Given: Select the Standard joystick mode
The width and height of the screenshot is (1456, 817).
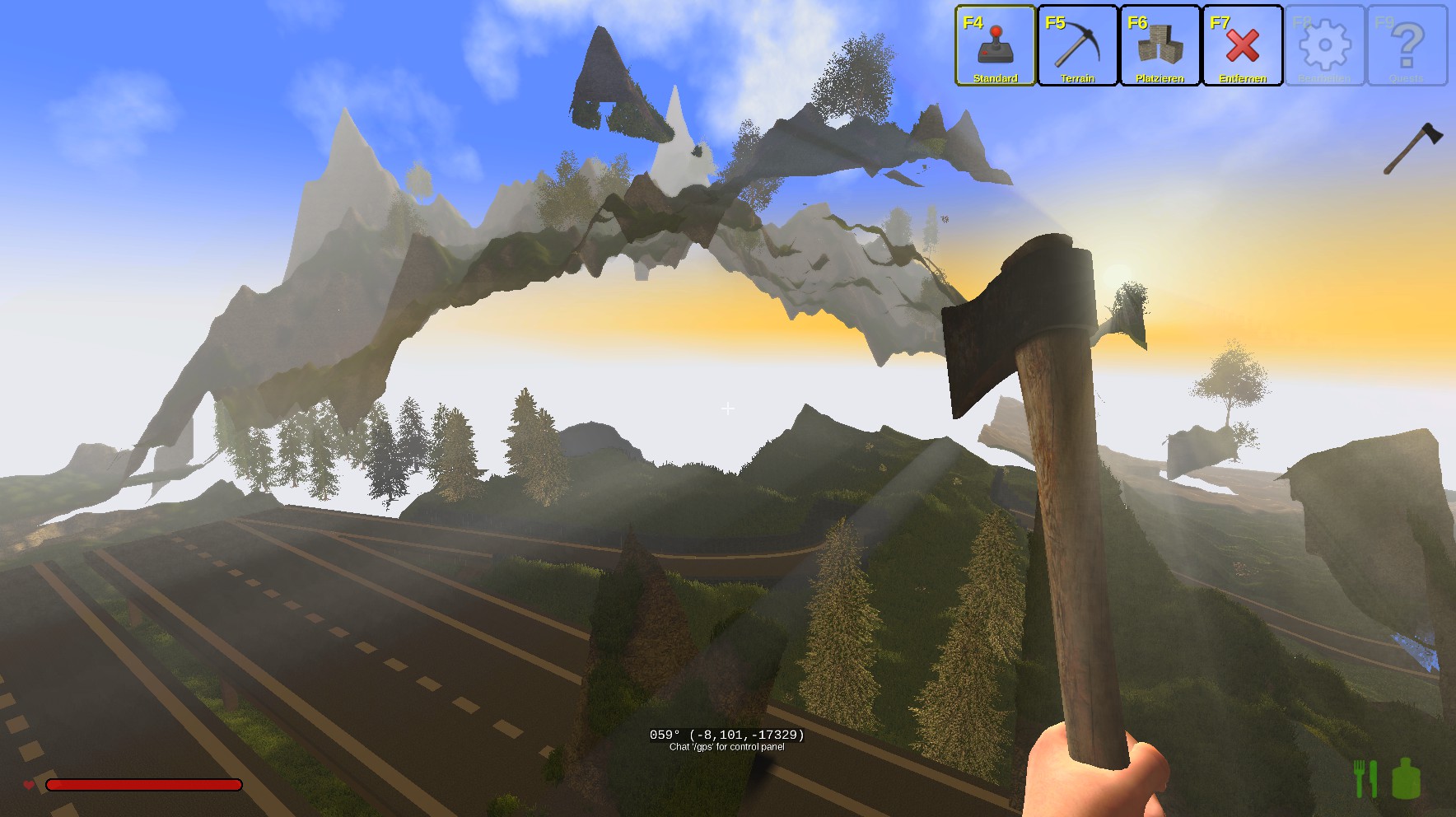Looking at the screenshot, I should point(995,46).
